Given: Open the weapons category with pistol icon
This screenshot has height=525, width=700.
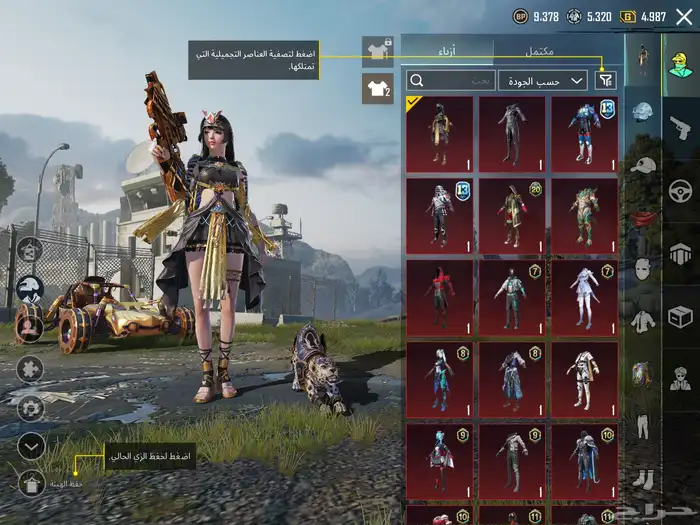Looking at the screenshot, I should pyautogui.click(x=680, y=127).
